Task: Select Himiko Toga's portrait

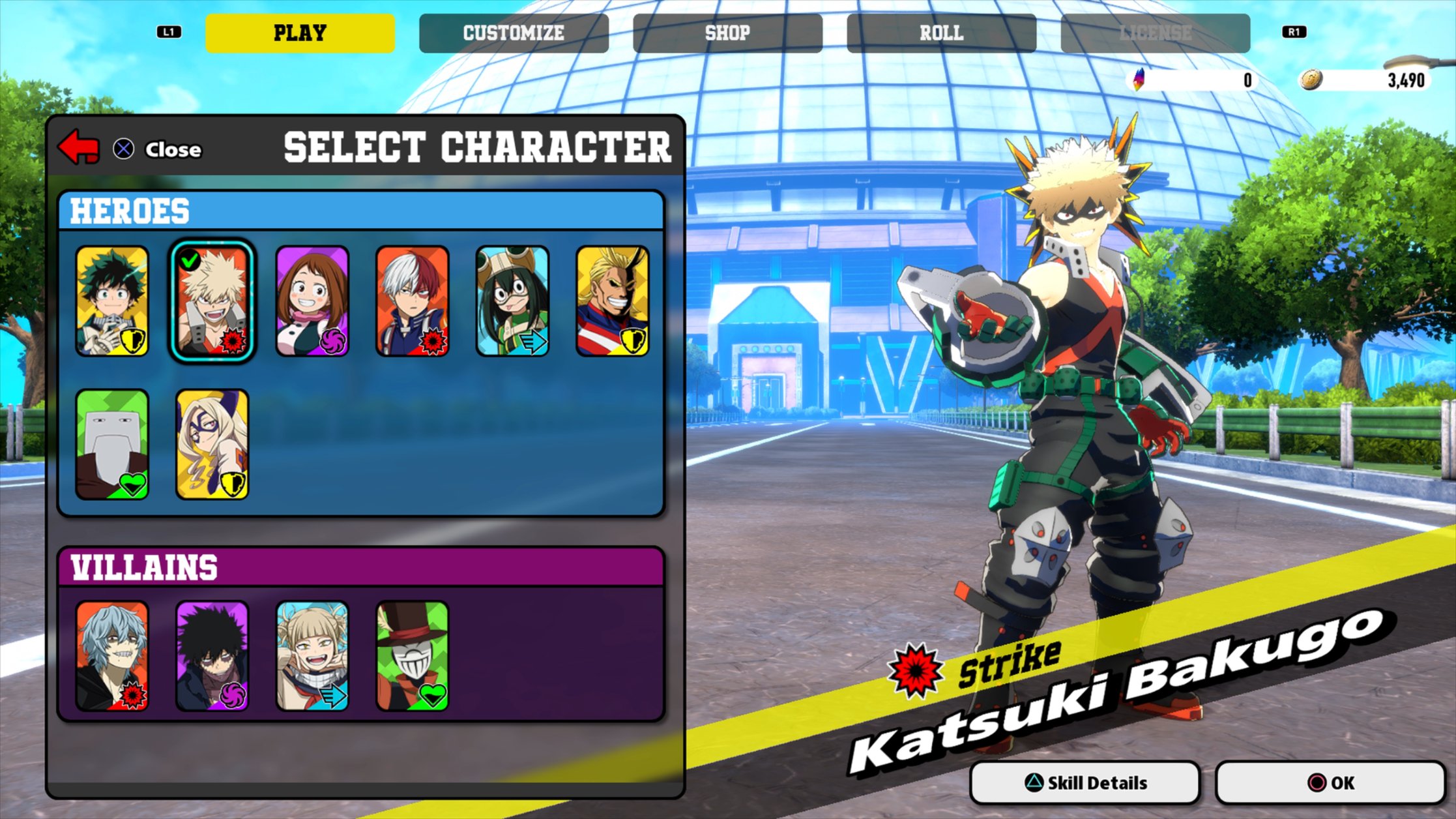Action: (x=312, y=655)
